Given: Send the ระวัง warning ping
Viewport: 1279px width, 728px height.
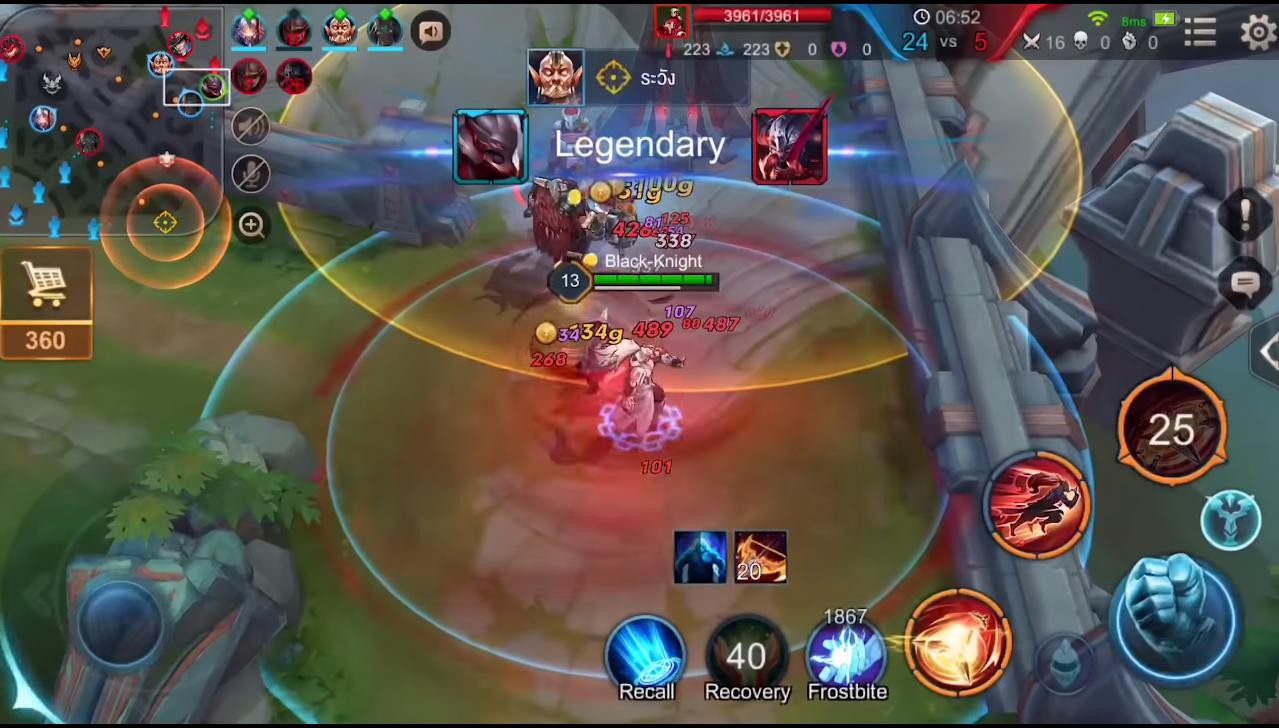Looking at the screenshot, I should pos(637,78).
